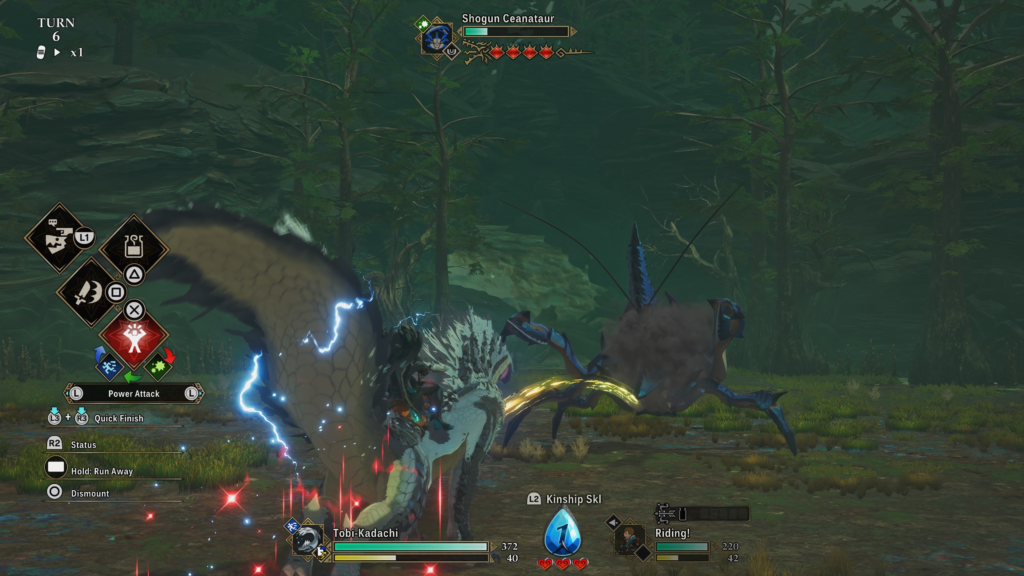Image resolution: width=1024 pixels, height=576 pixels.
Task: Switch to the blue Speed attack type
Action: [x=108, y=365]
